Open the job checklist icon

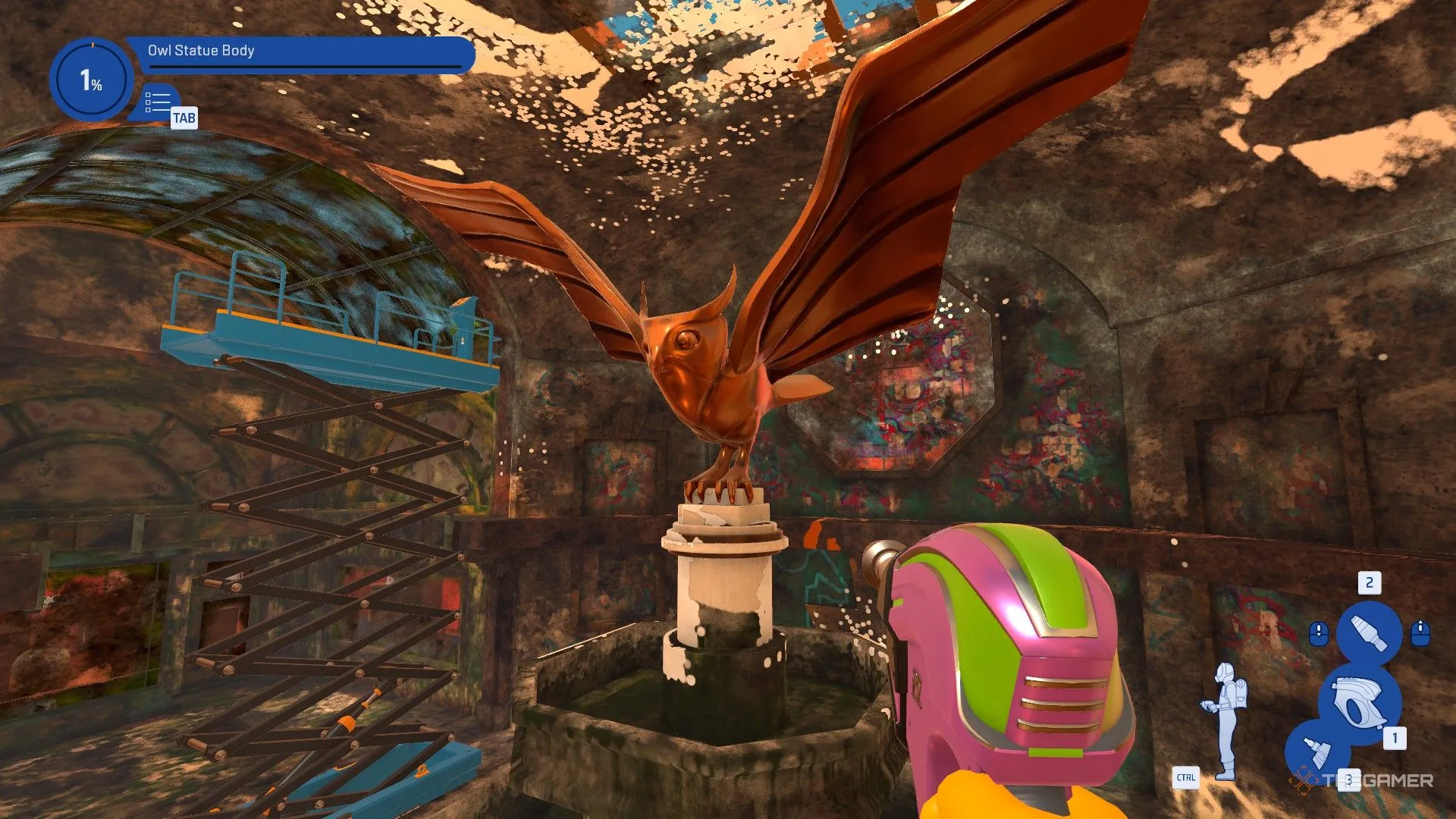point(158,102)
